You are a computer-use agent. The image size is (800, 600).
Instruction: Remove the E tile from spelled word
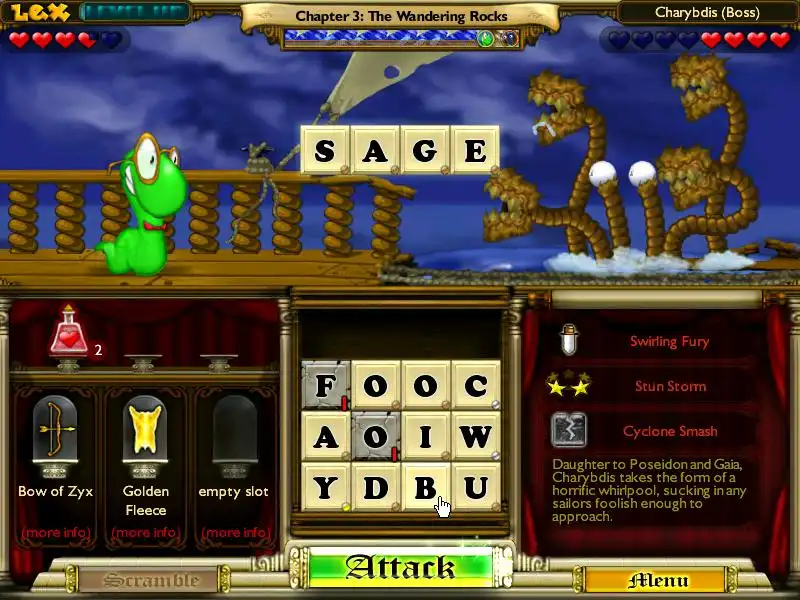474,150
